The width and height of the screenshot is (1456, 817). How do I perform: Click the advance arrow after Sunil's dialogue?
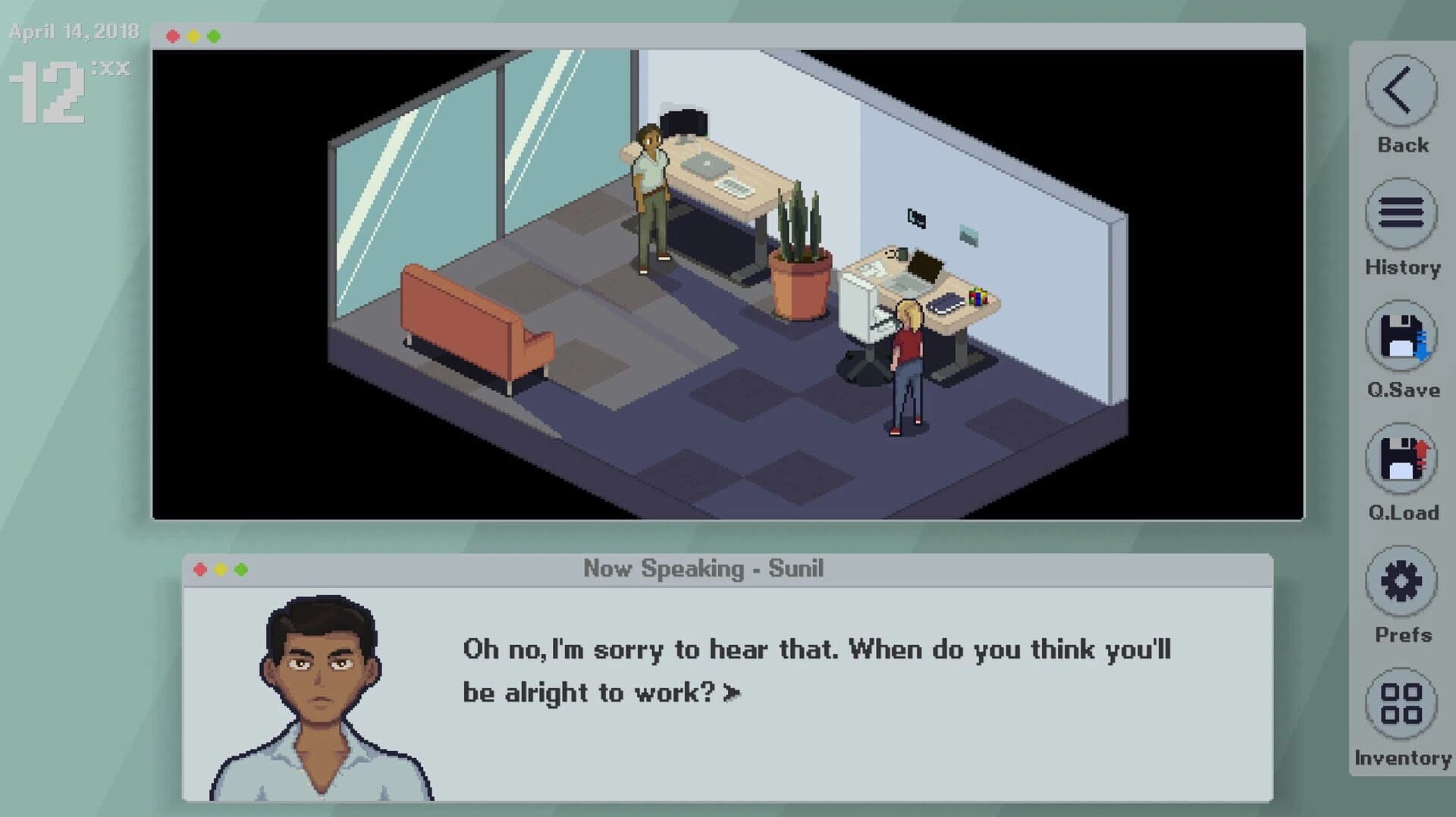click(x=730, y=692)
